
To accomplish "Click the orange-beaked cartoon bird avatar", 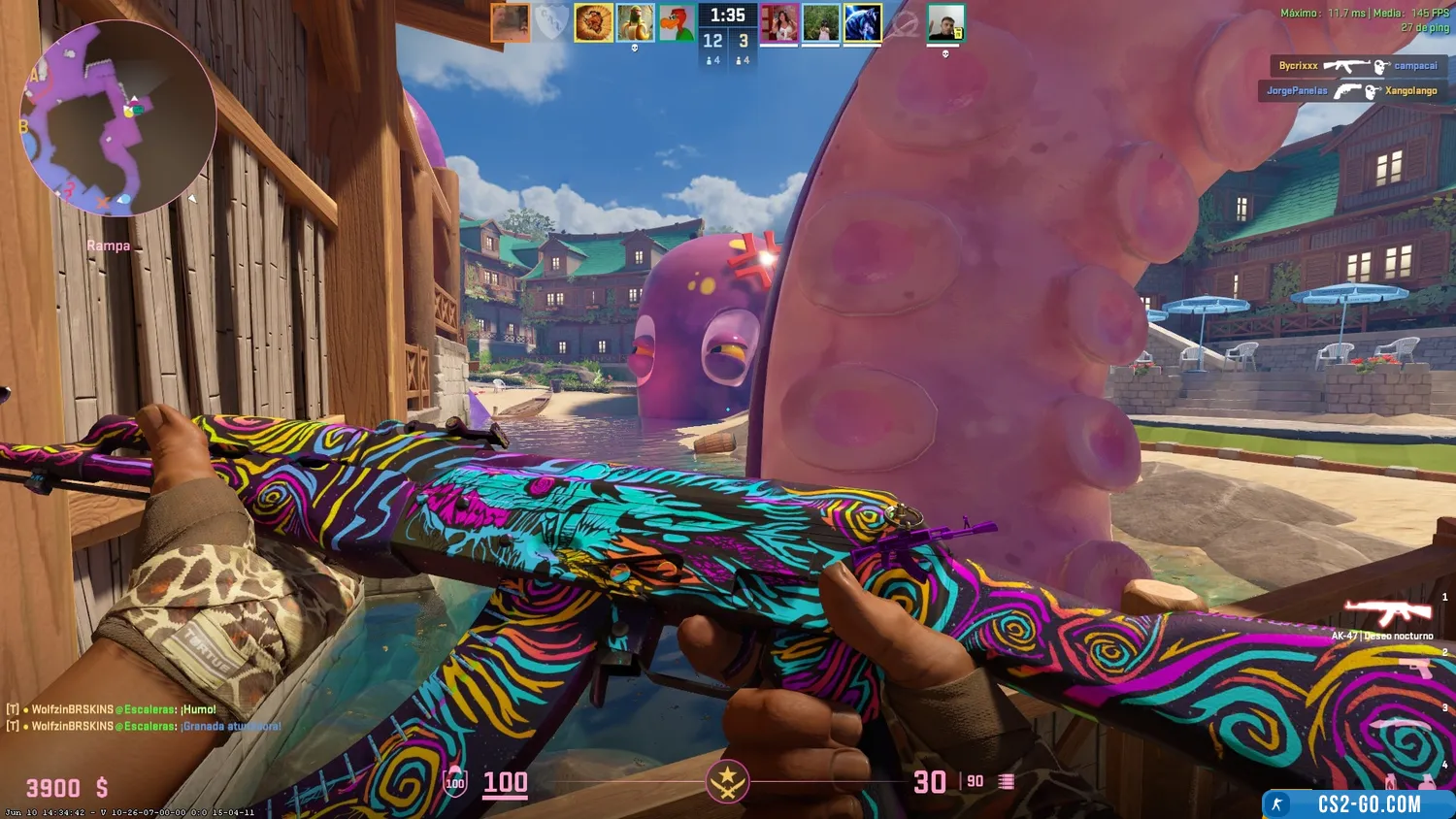I will (x=677, y=23).
